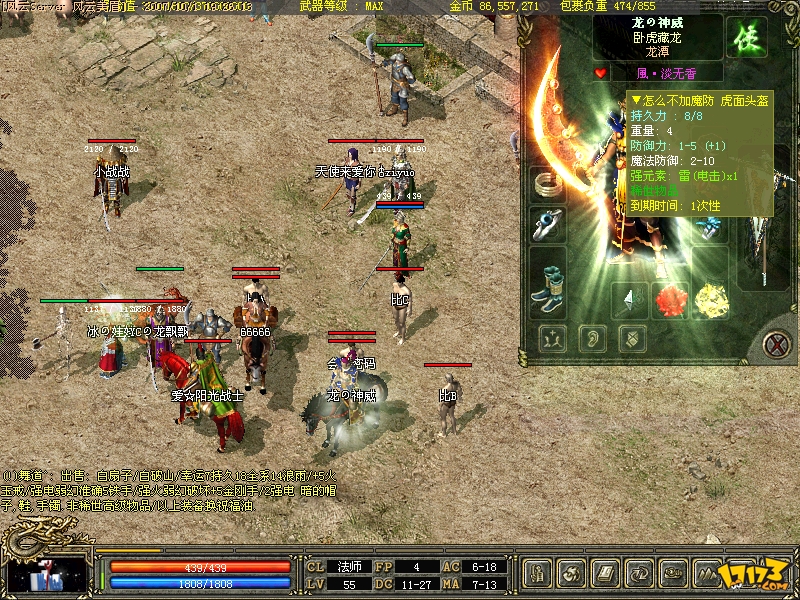The height and width of the screenshot is (600, 800).
Task: Open the swirl icon toolbar button
Action: tap(572, 574)
